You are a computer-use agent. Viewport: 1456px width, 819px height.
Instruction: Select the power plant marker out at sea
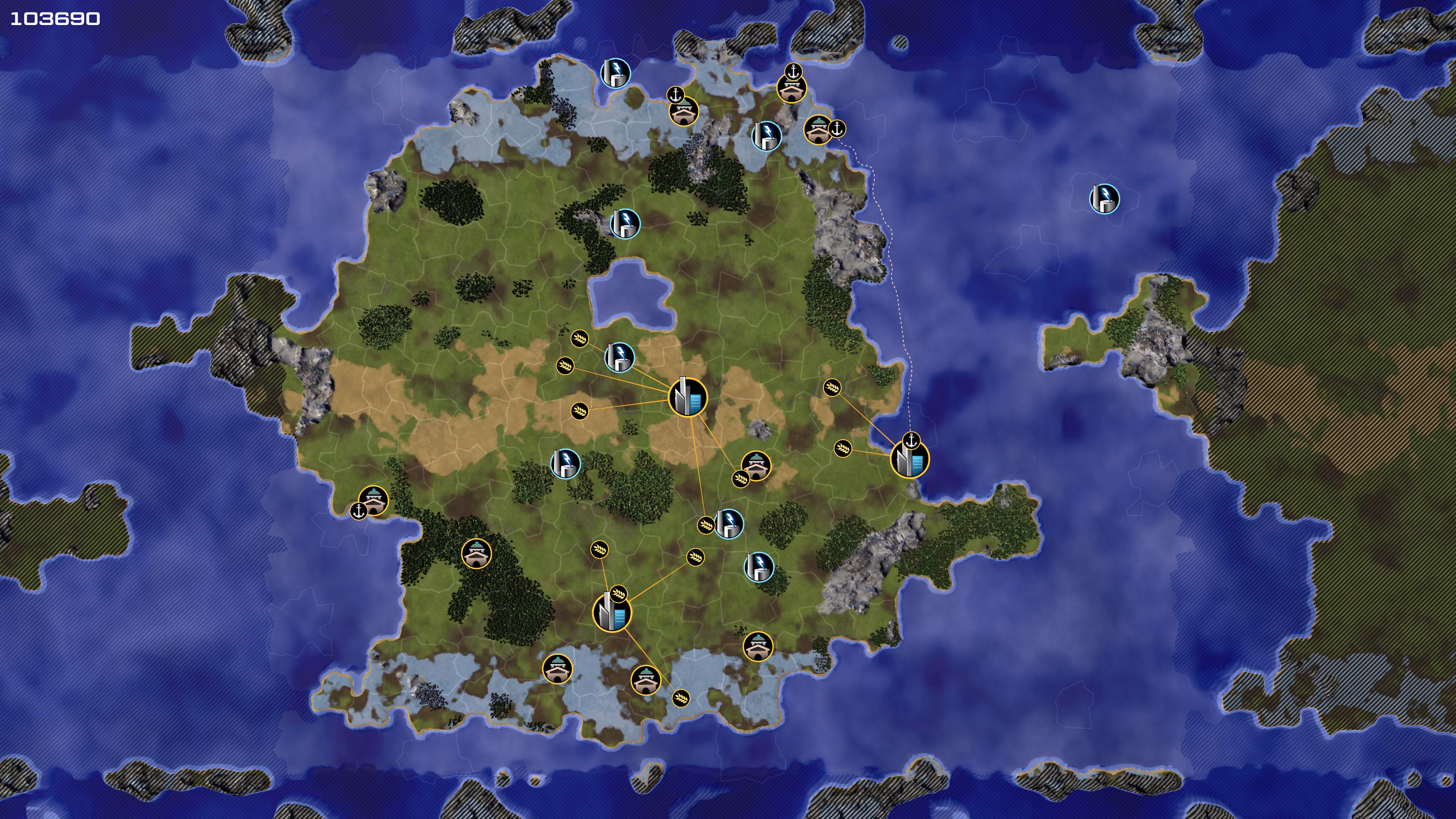click(x=1104, y=199)
